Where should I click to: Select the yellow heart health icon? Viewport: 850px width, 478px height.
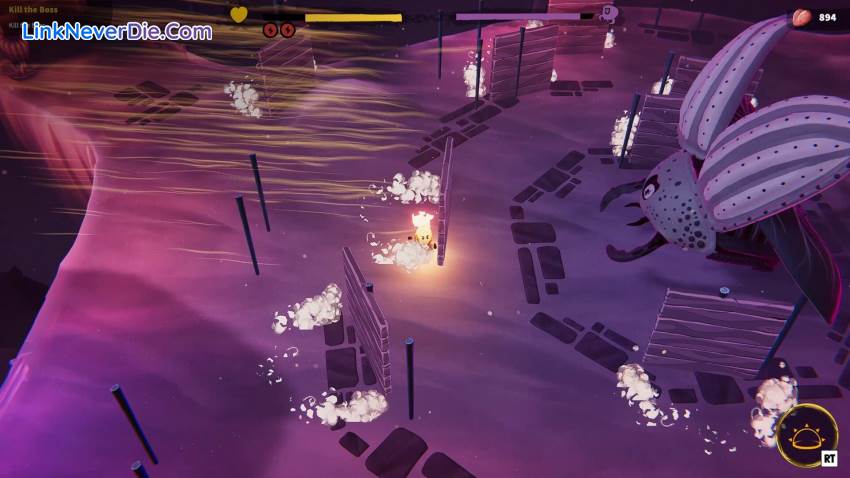[239, 15]
